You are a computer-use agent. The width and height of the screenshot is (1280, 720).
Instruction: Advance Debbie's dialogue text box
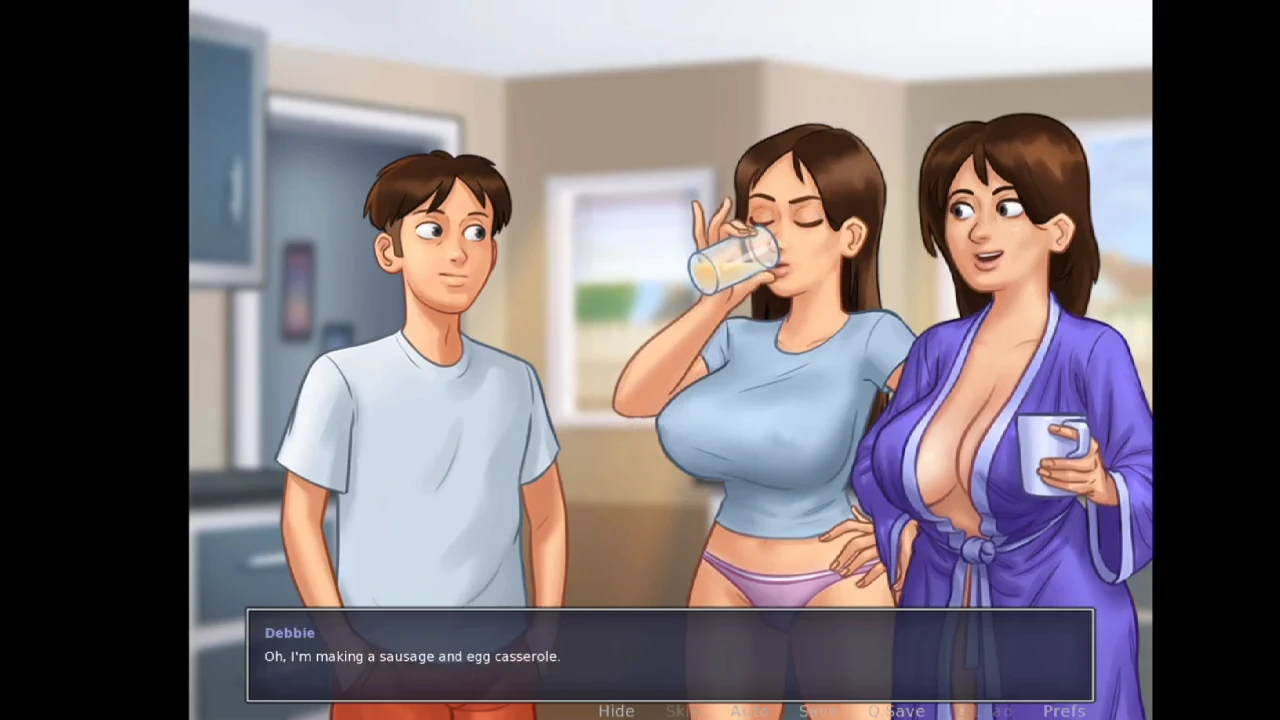coord(670,655)
